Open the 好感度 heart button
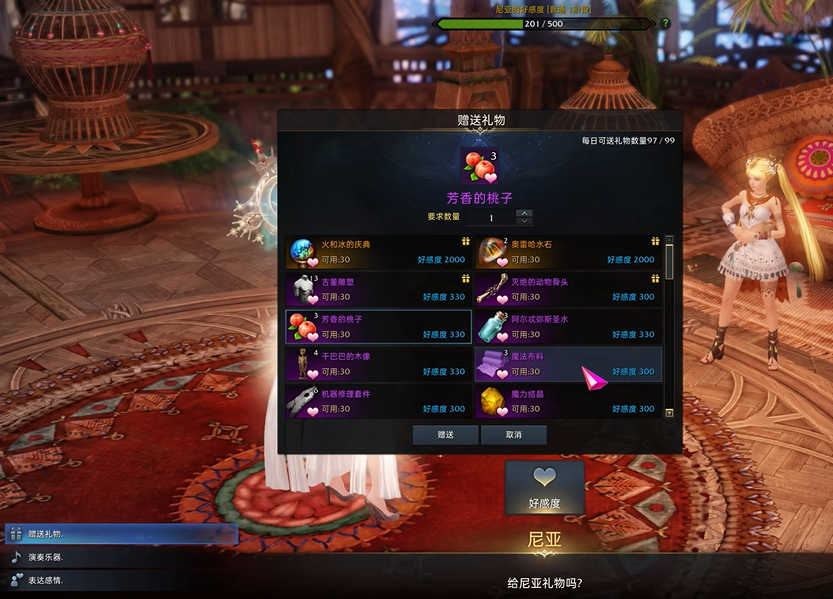 [x=544, y=487]
